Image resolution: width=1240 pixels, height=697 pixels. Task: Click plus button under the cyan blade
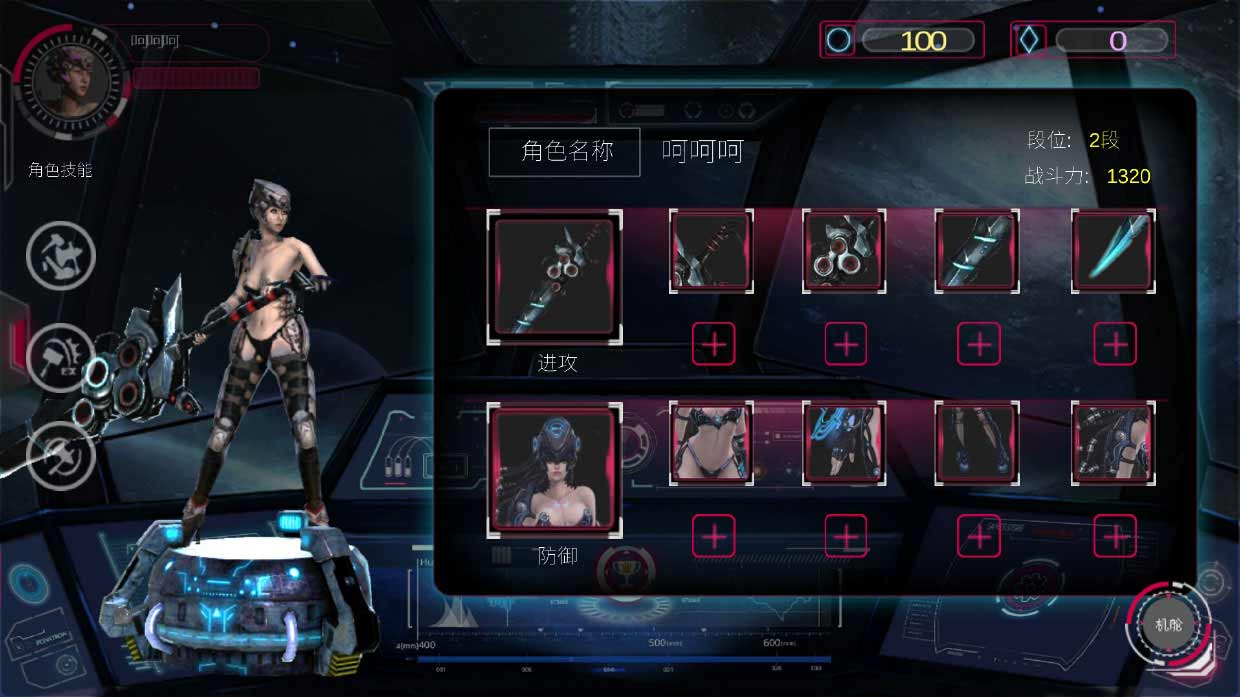coord(1115,345)
